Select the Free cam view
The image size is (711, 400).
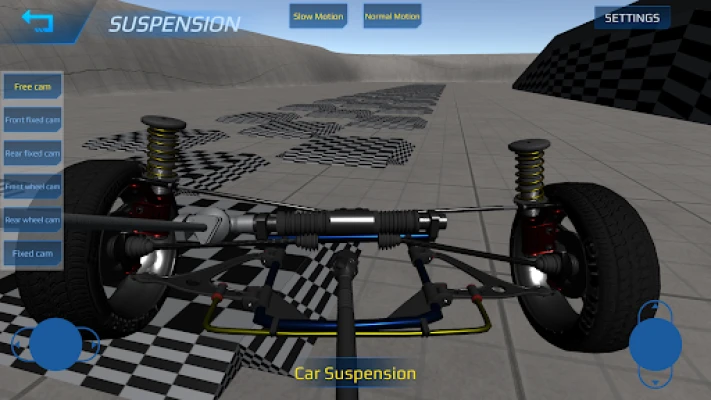pos(33,87)
